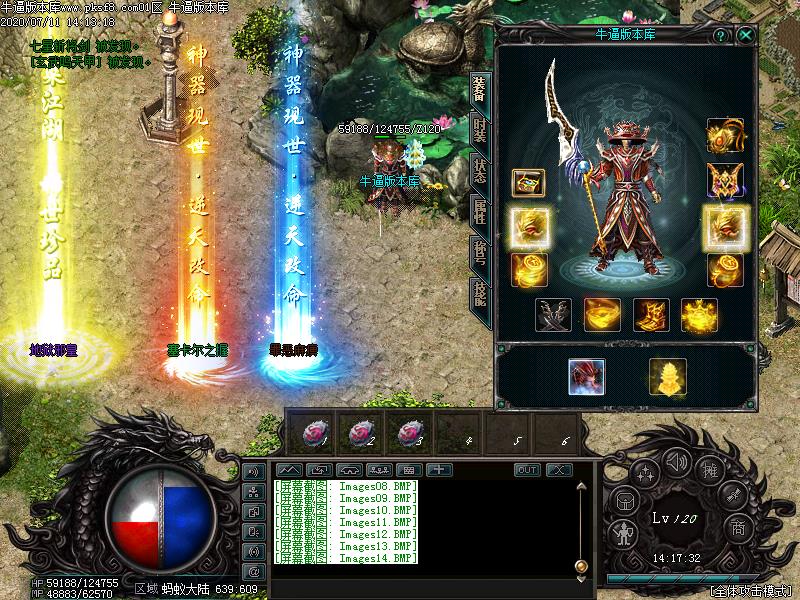The width and height of the screenshot is (800, 600).
Task: Switch to the 状态 status tab
Action: [480, 169]
